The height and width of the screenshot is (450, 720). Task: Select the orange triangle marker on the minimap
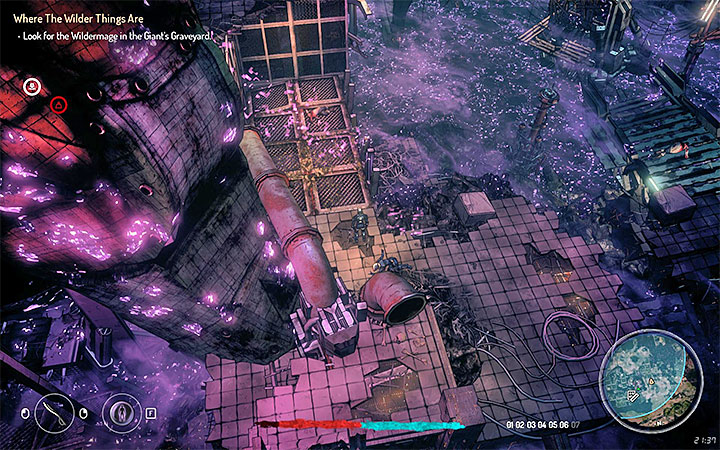(x=651, y=382)
